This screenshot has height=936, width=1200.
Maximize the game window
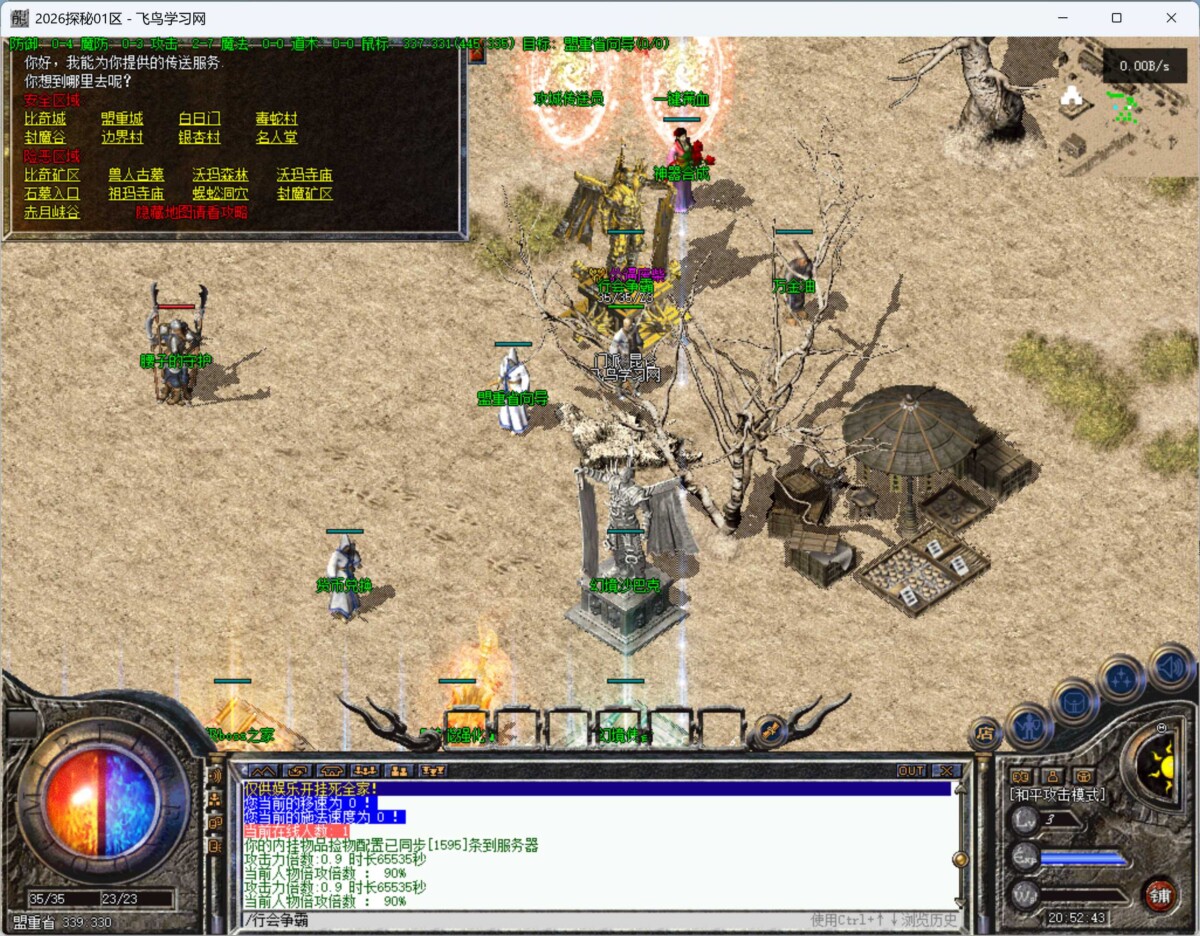pos(1117,18)
